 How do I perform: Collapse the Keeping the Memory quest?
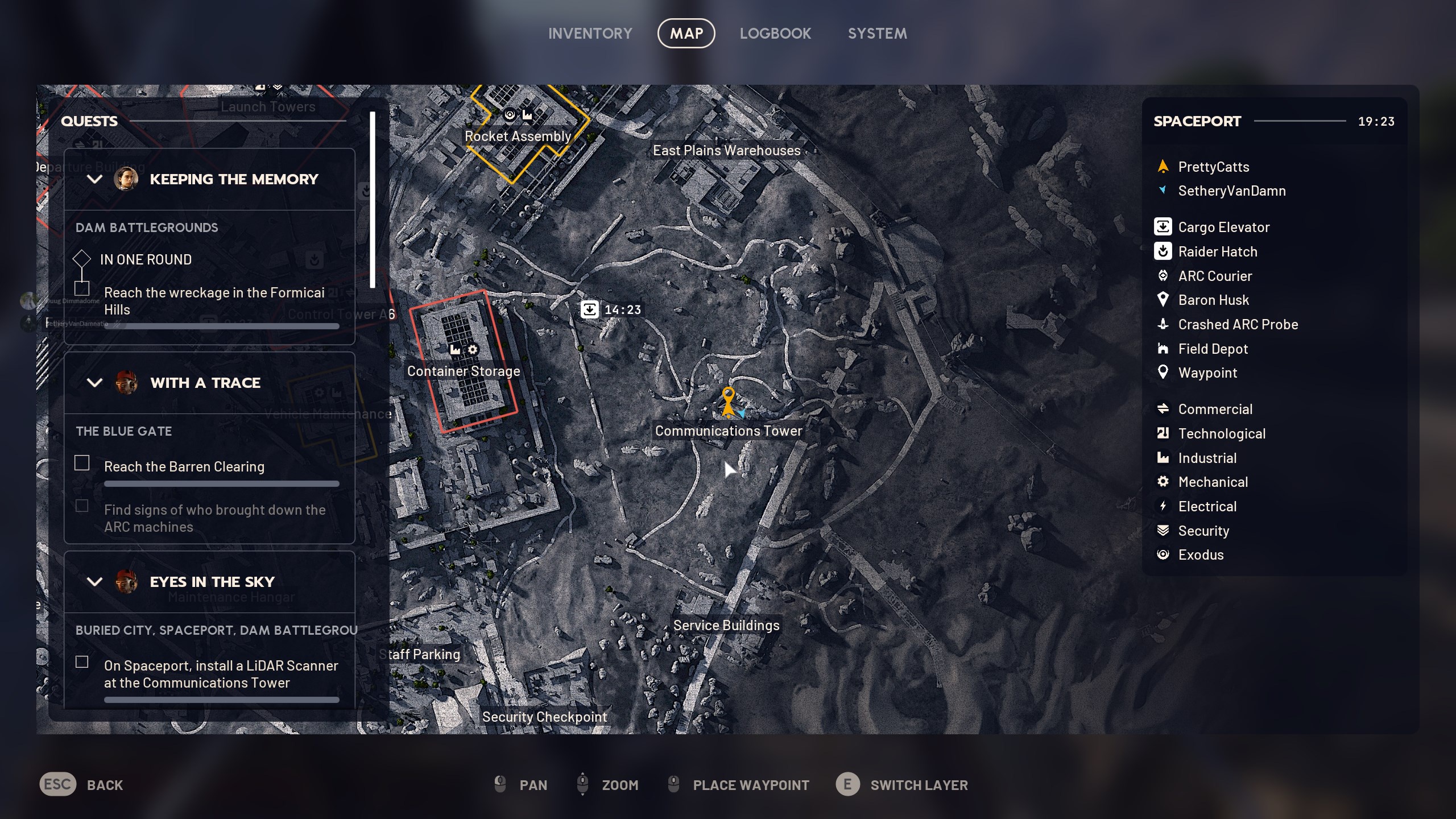click(94, 179)
